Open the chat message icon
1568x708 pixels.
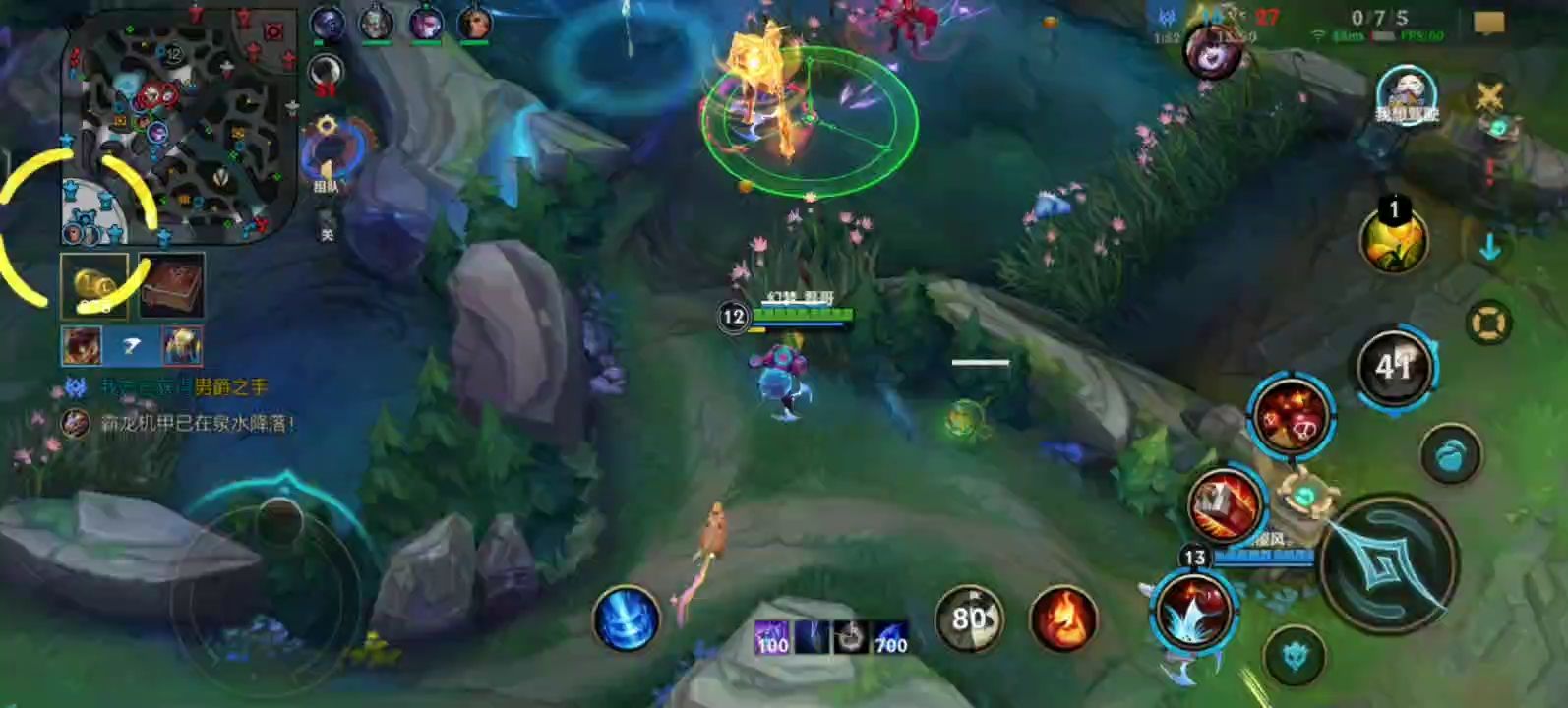tap(1489, 22)
